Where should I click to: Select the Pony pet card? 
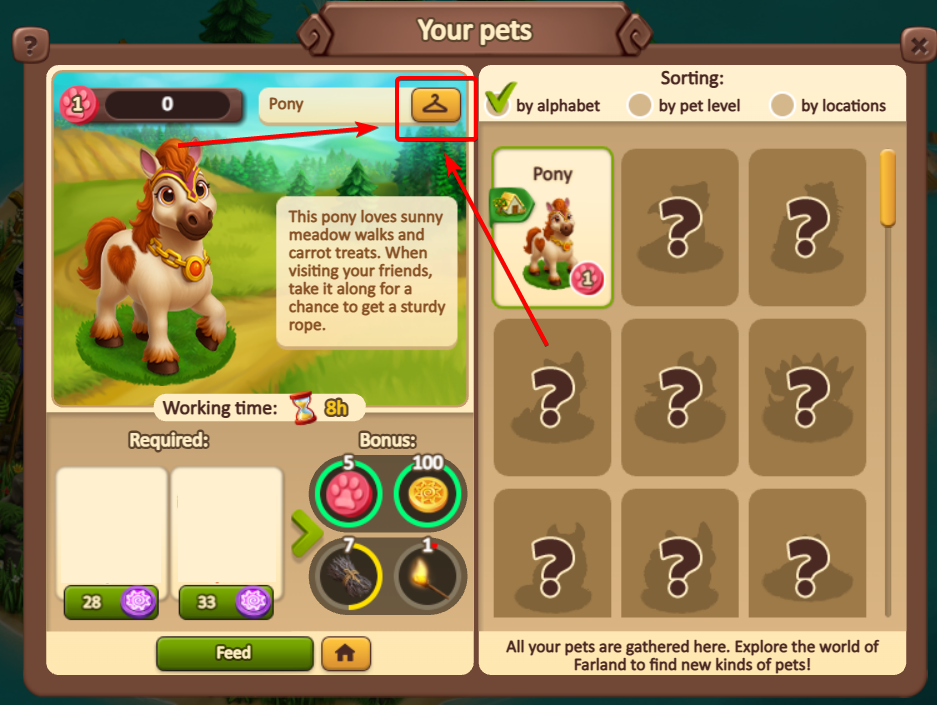coord(552,227)
